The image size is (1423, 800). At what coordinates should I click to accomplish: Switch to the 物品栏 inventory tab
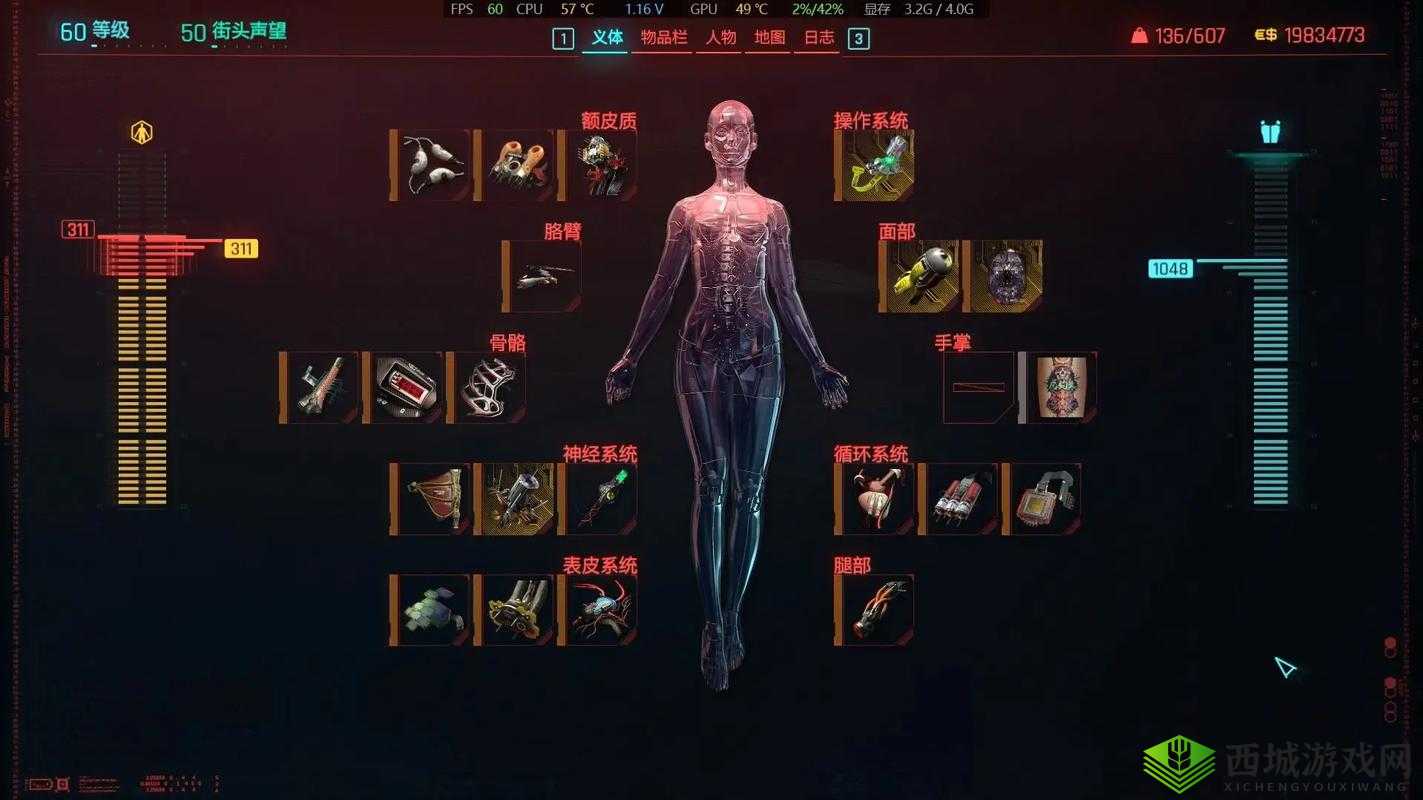pos(662,38)
